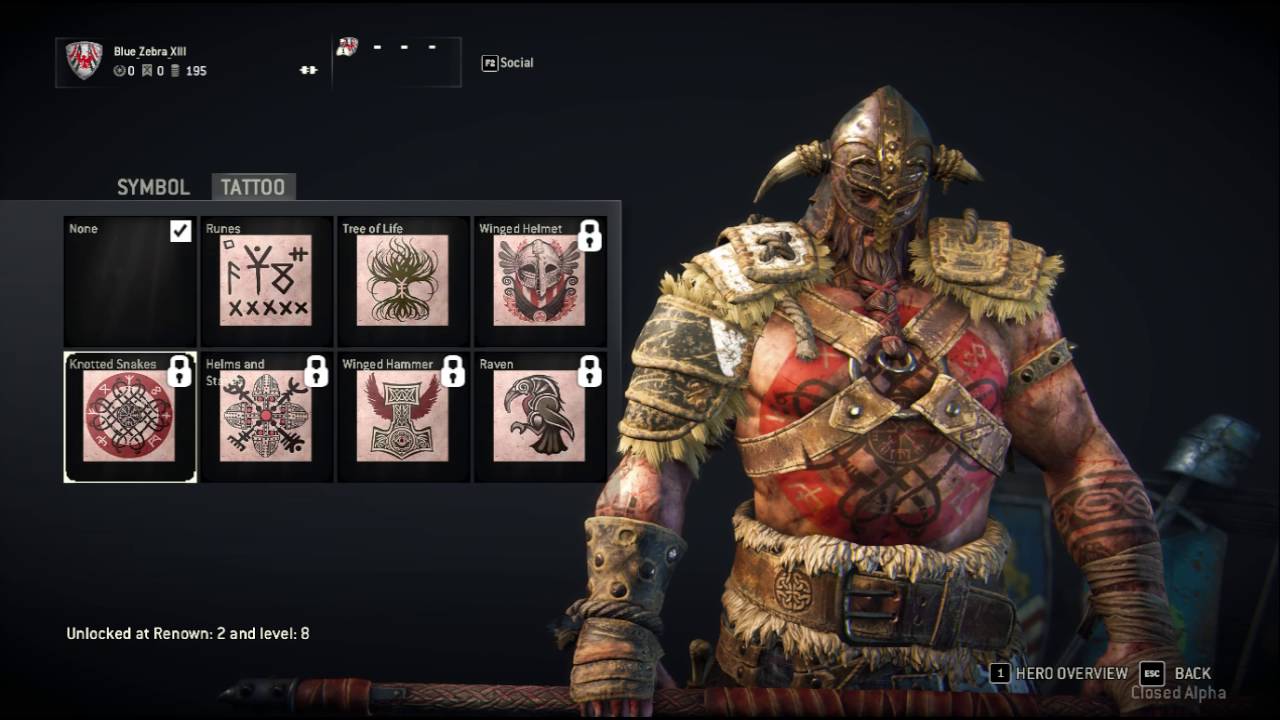Select the Raven tattoo

[x=539, y=416]
